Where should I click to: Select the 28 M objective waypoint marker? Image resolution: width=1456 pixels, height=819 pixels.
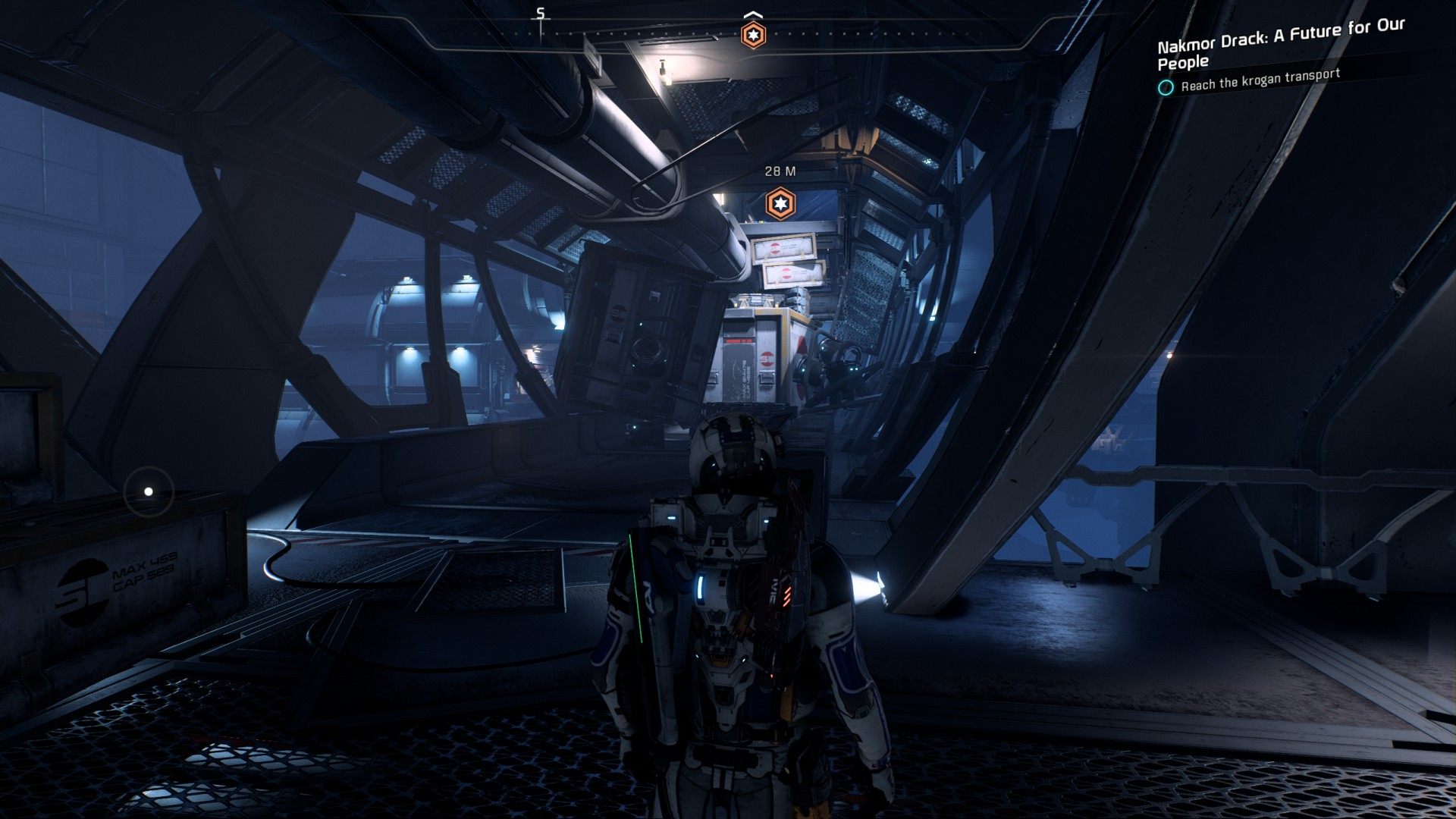780,203
